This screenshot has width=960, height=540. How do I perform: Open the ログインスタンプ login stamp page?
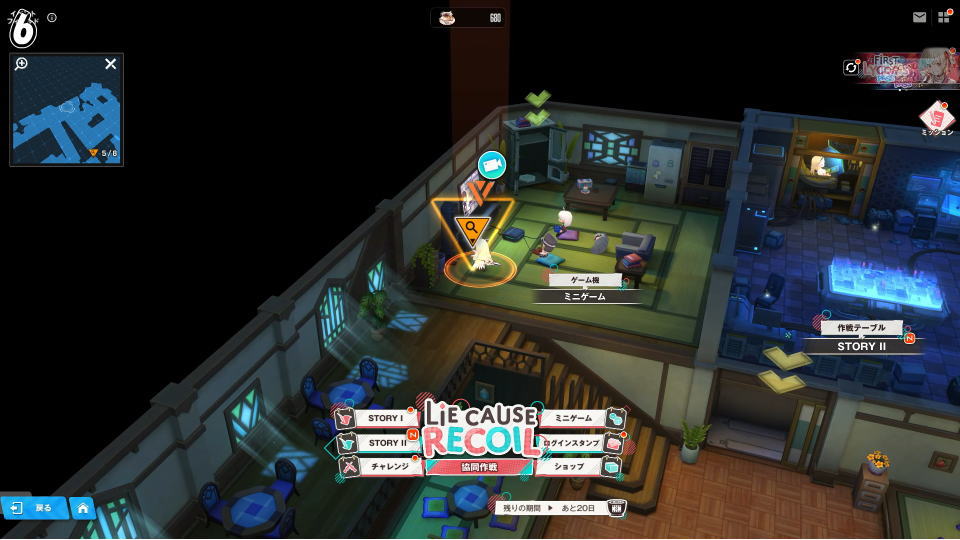coord(573,443)
